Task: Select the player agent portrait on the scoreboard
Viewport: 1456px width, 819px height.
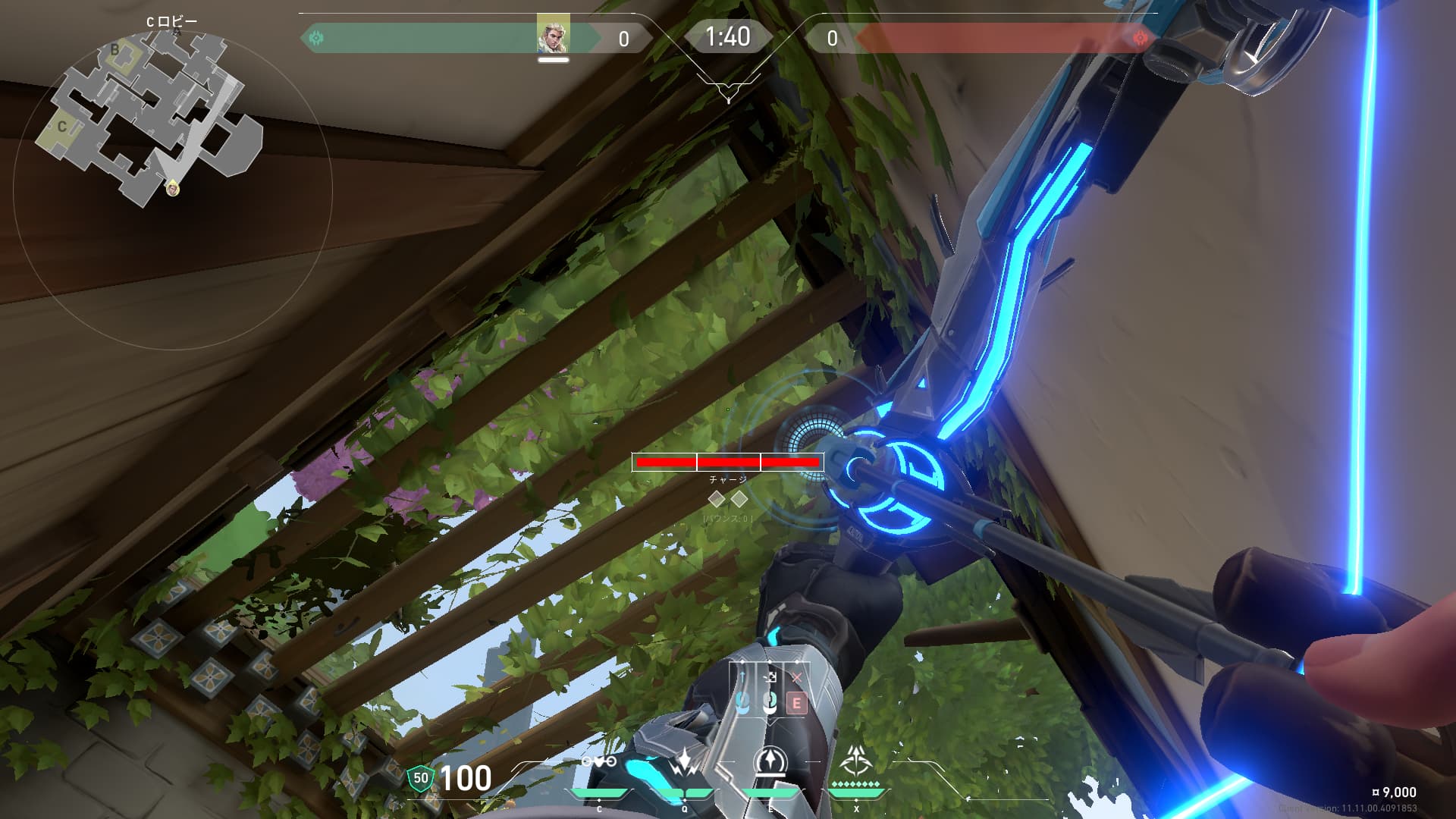Action: pos(553,35)
